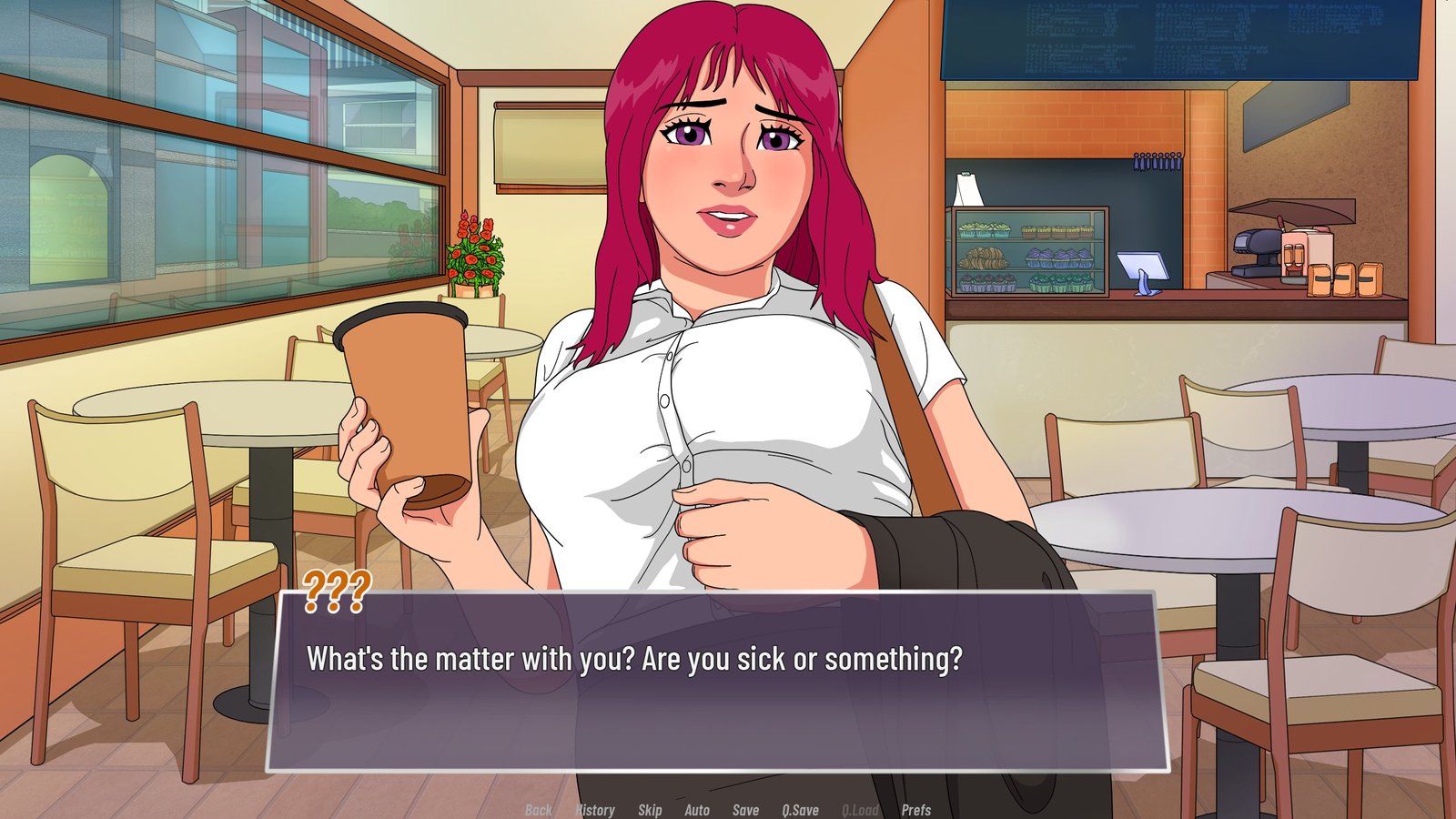1456x819 pixels.
Task: Open the Save screen
Action: (744, 809)
